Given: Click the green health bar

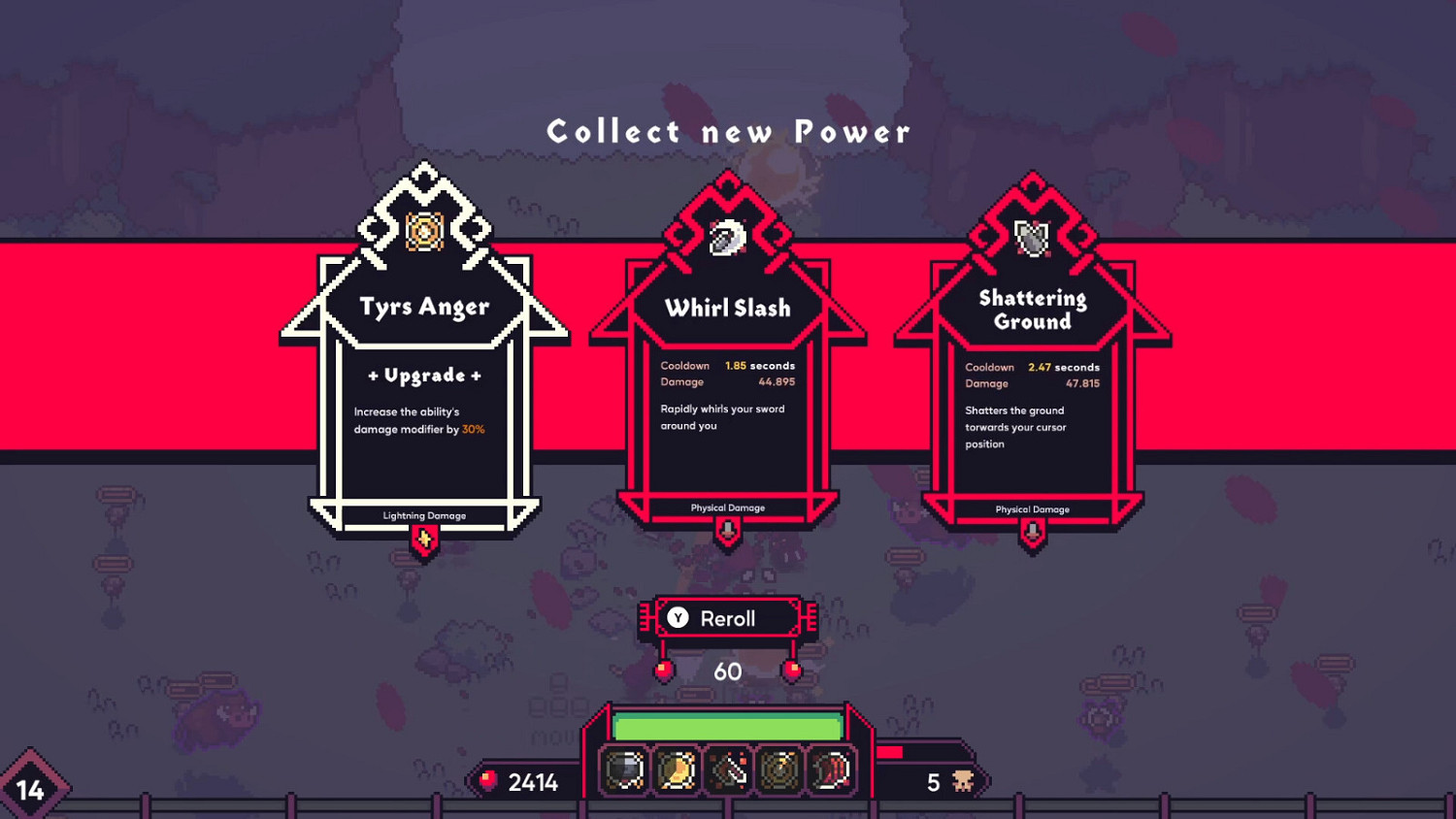Looking at the screenshot, I should coord(728,724).
